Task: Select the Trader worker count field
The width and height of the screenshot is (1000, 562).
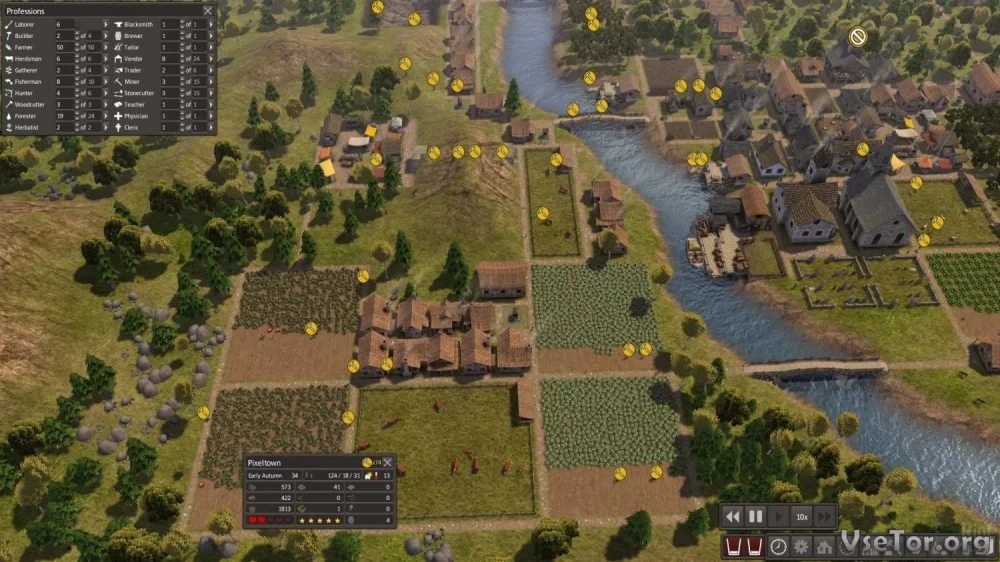Action: [x=167, y=70]
